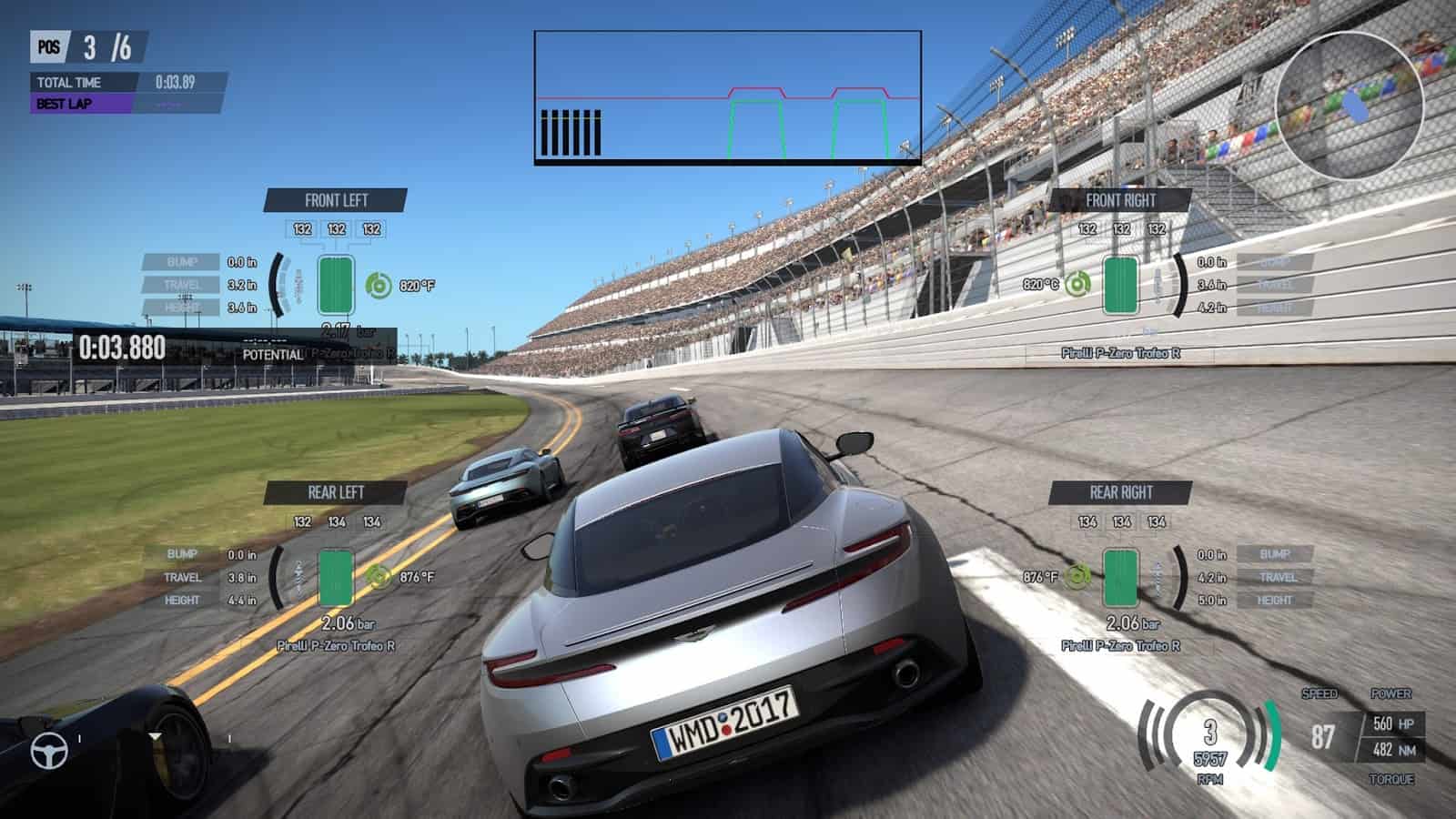Click the circular track minimap
1456x819 pixels.
click(1348, 105)
